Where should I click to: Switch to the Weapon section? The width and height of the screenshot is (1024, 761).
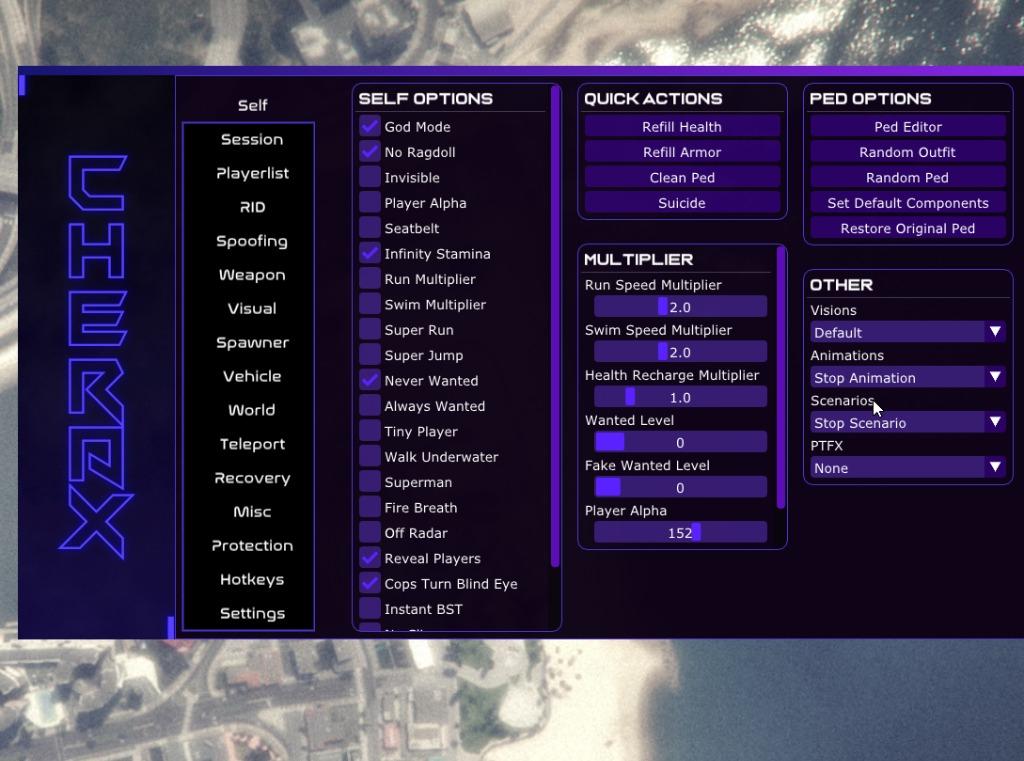252,275
